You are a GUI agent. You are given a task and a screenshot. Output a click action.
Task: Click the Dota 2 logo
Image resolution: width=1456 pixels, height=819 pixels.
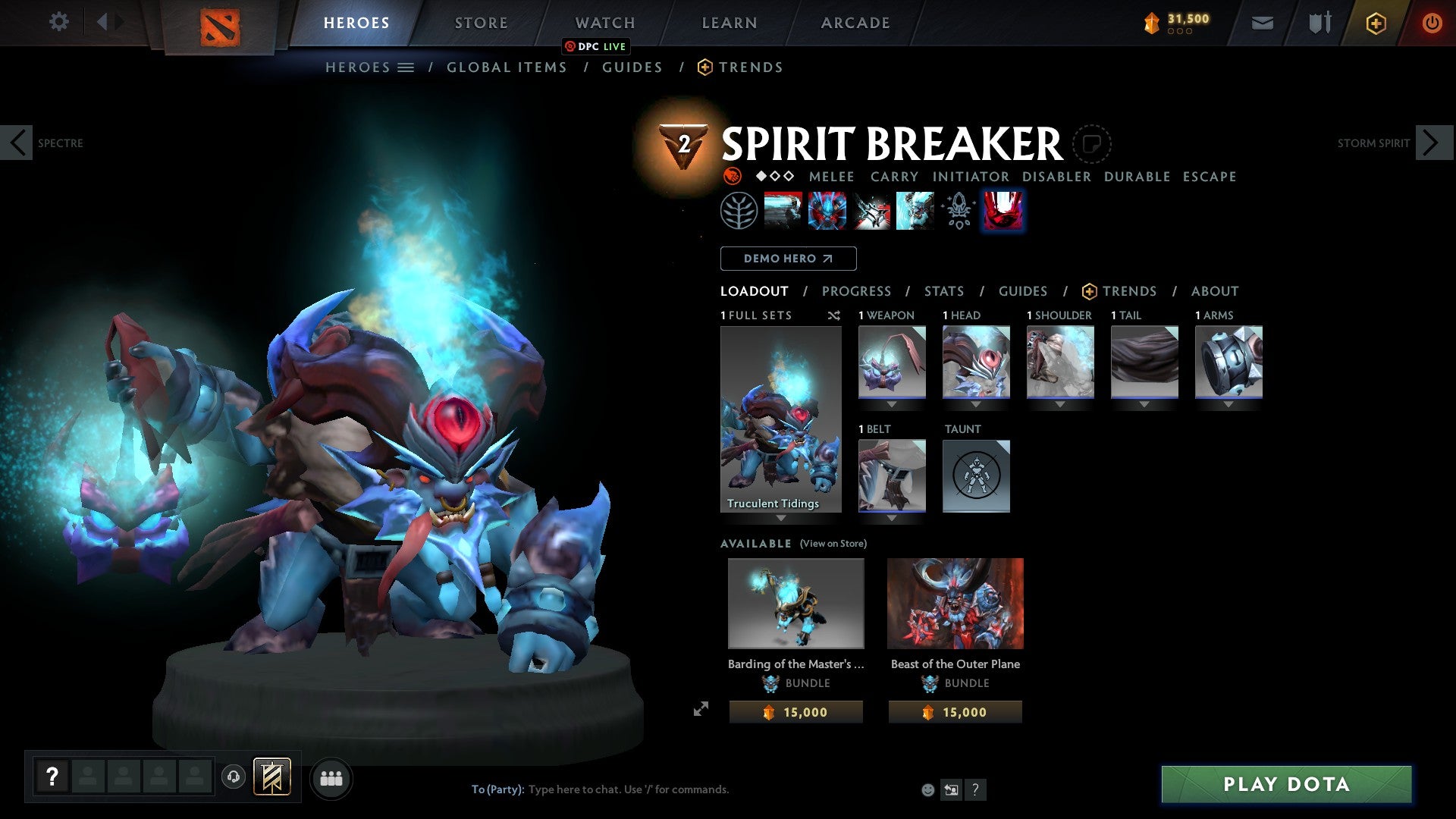click(x=219, y=25)
